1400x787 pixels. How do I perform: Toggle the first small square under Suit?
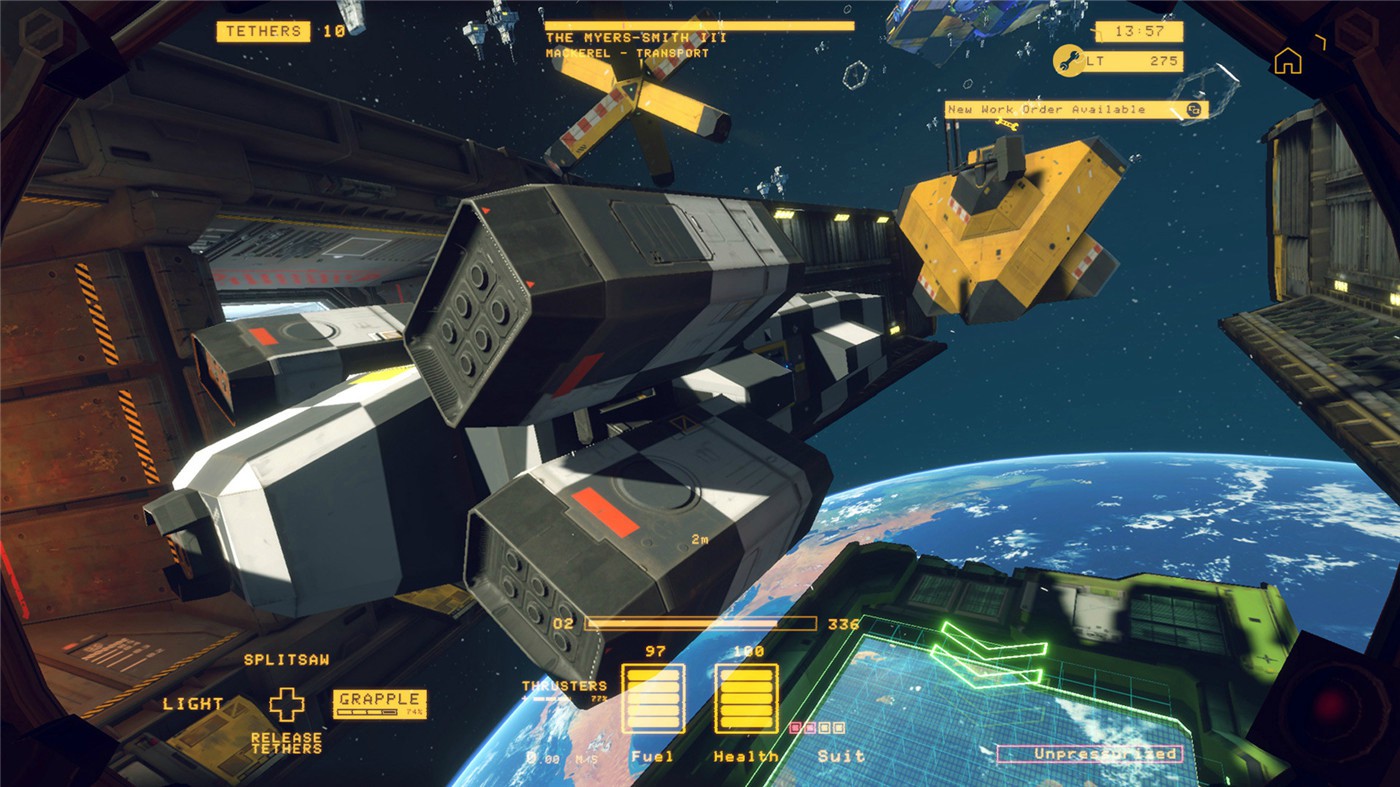pyautogui.click(x=795, y=727)
